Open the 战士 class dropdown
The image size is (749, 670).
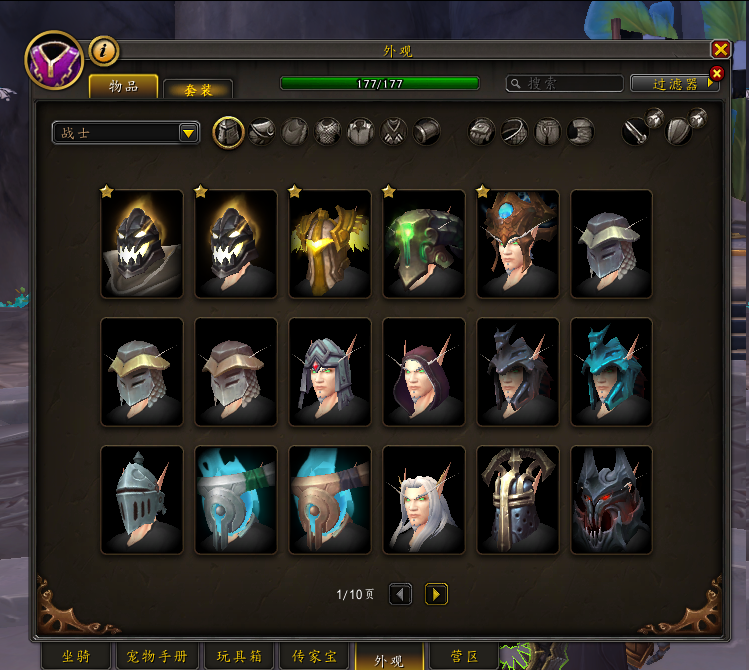[126, 132]
